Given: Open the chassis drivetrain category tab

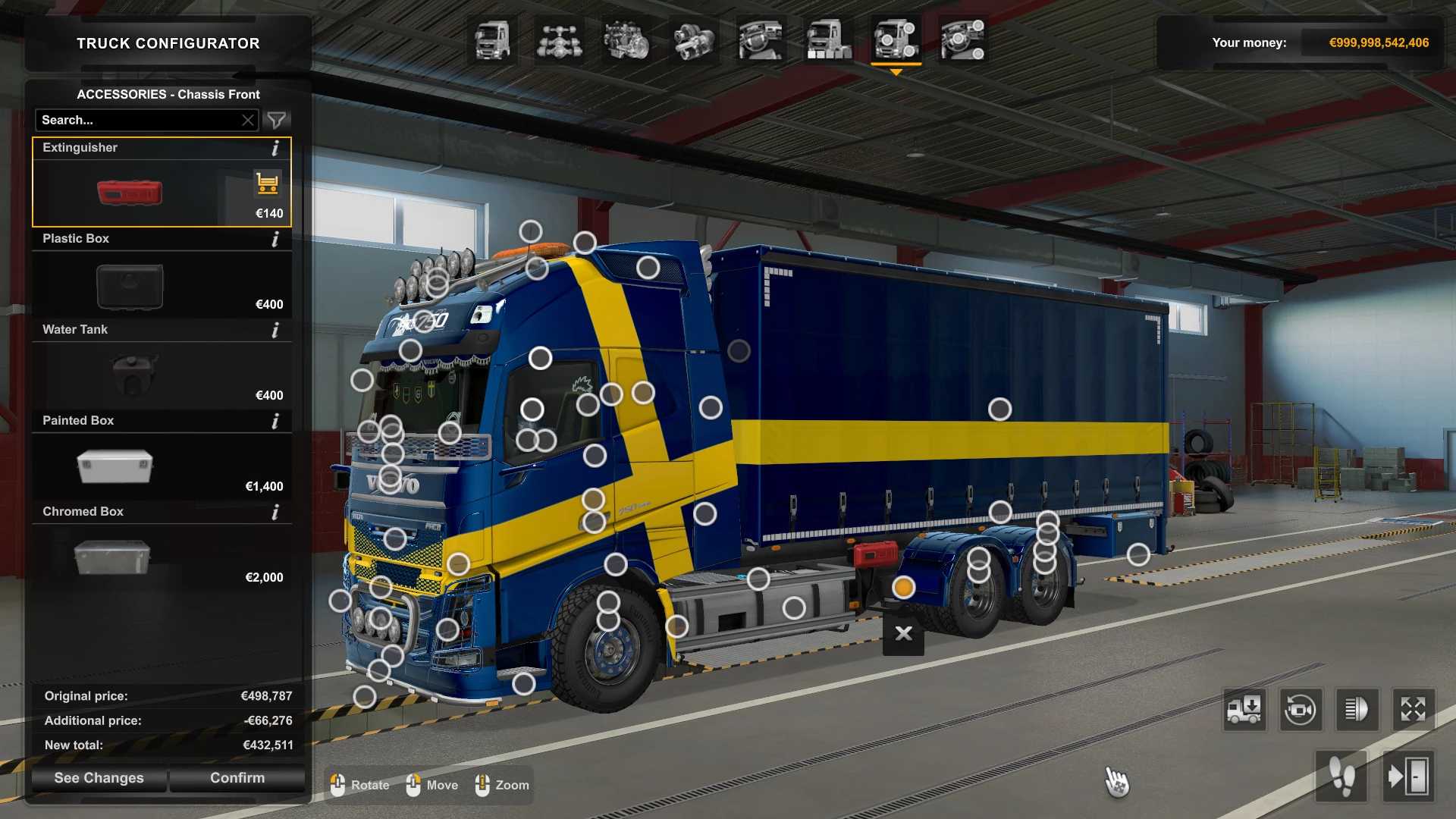Looking at the screenshot, I should (559, 40).
